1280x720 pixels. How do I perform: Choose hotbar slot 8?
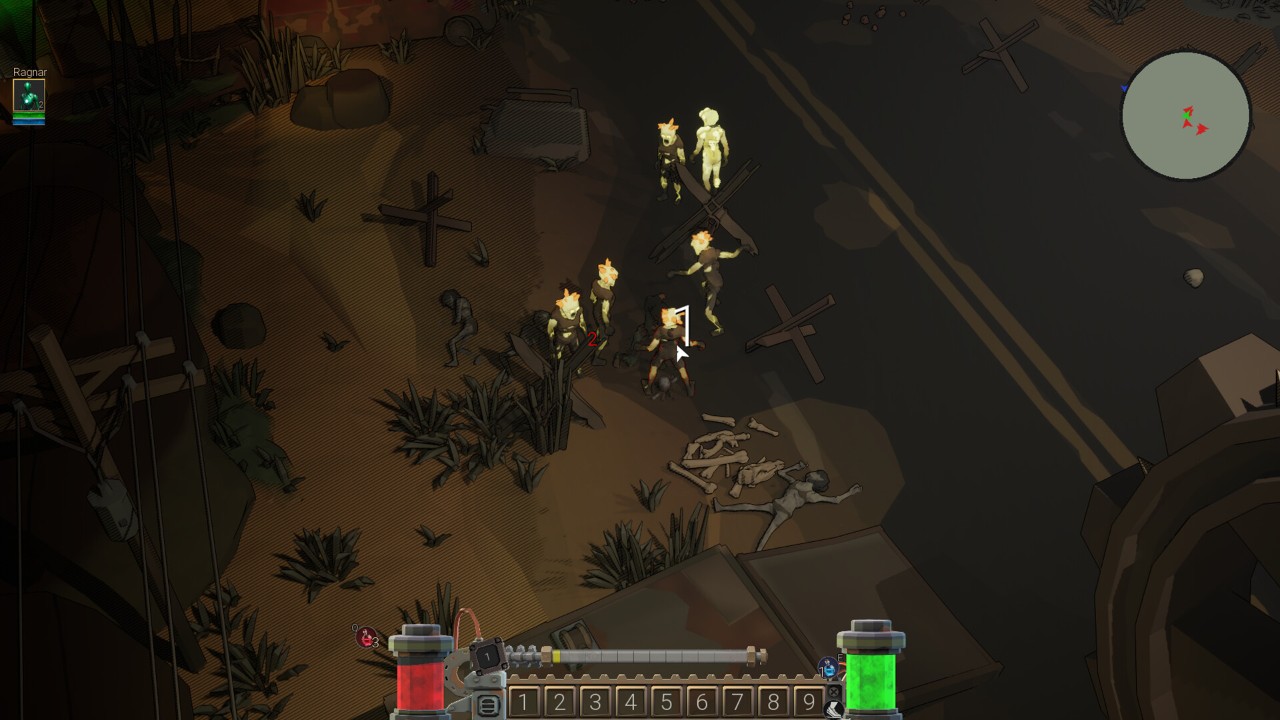[x=773, y=702]
